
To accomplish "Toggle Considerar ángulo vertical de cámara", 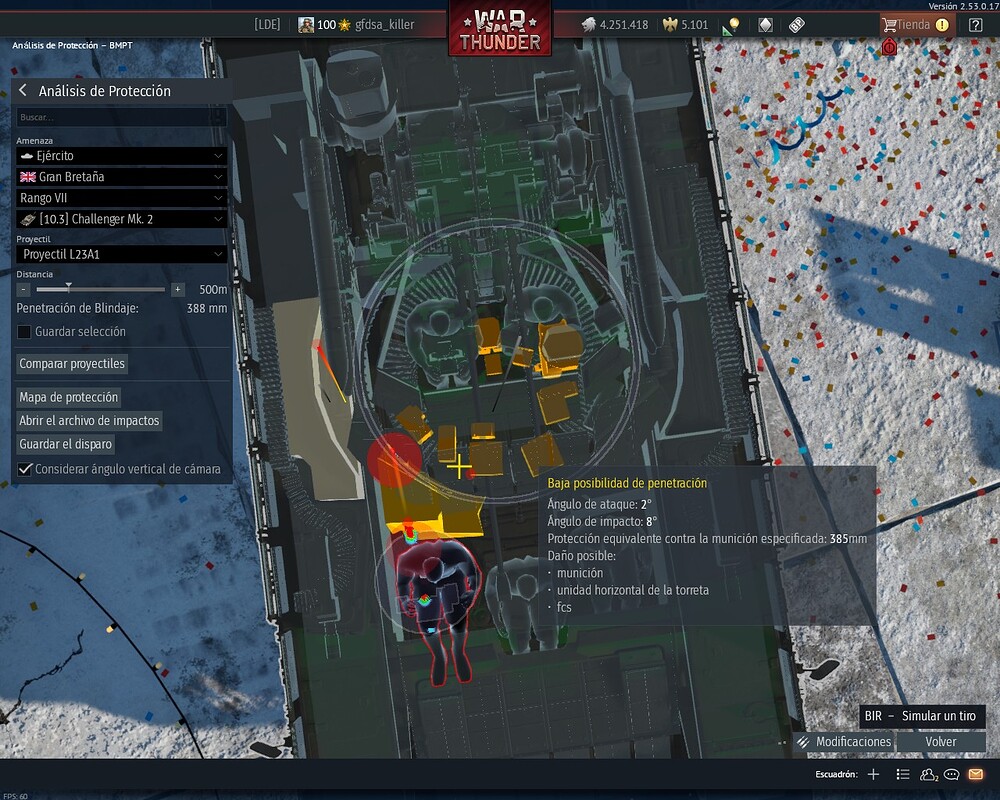I will tap(25, 469).
